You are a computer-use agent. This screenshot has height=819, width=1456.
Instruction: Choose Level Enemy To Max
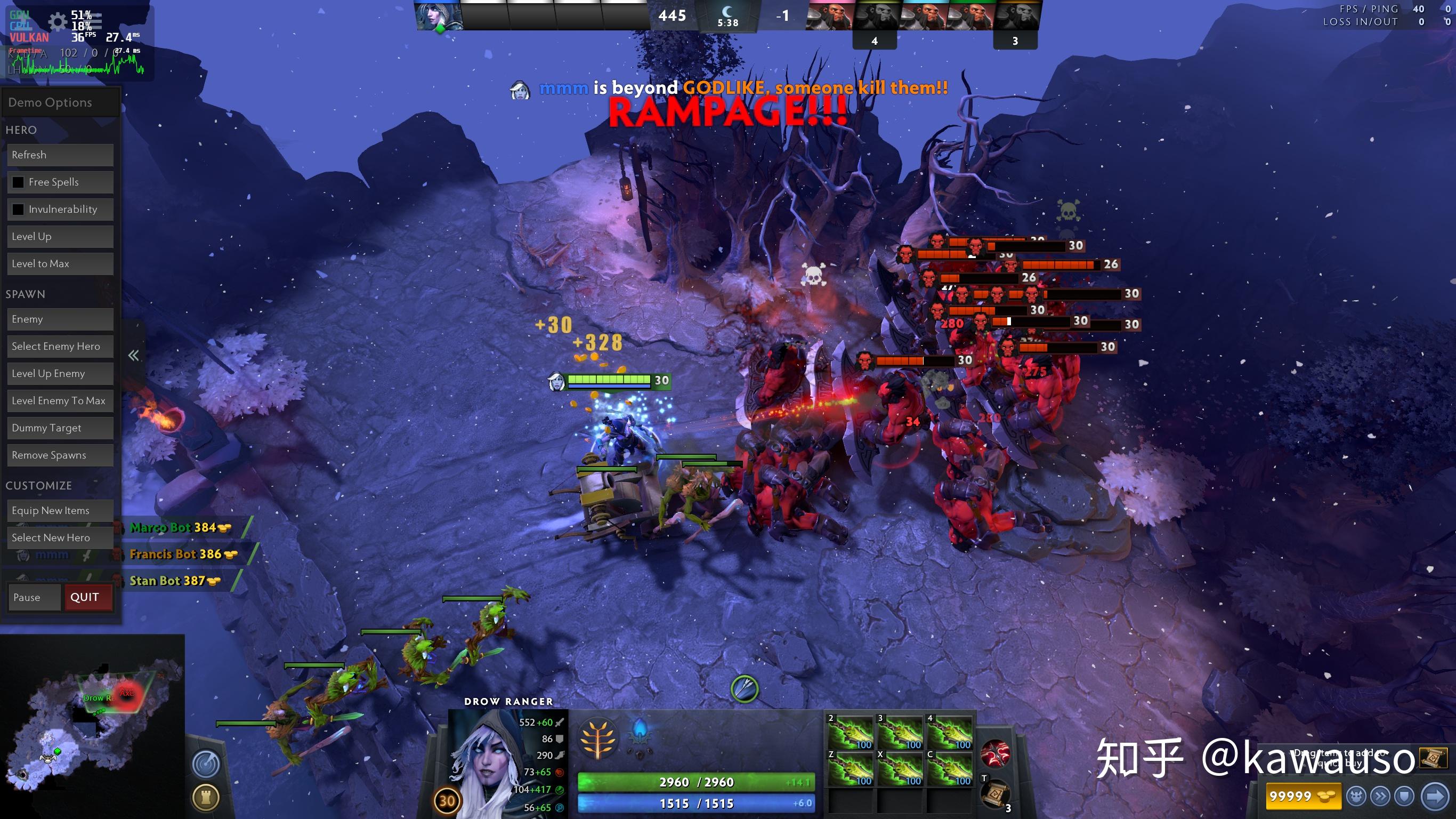[x=60, y=400]
